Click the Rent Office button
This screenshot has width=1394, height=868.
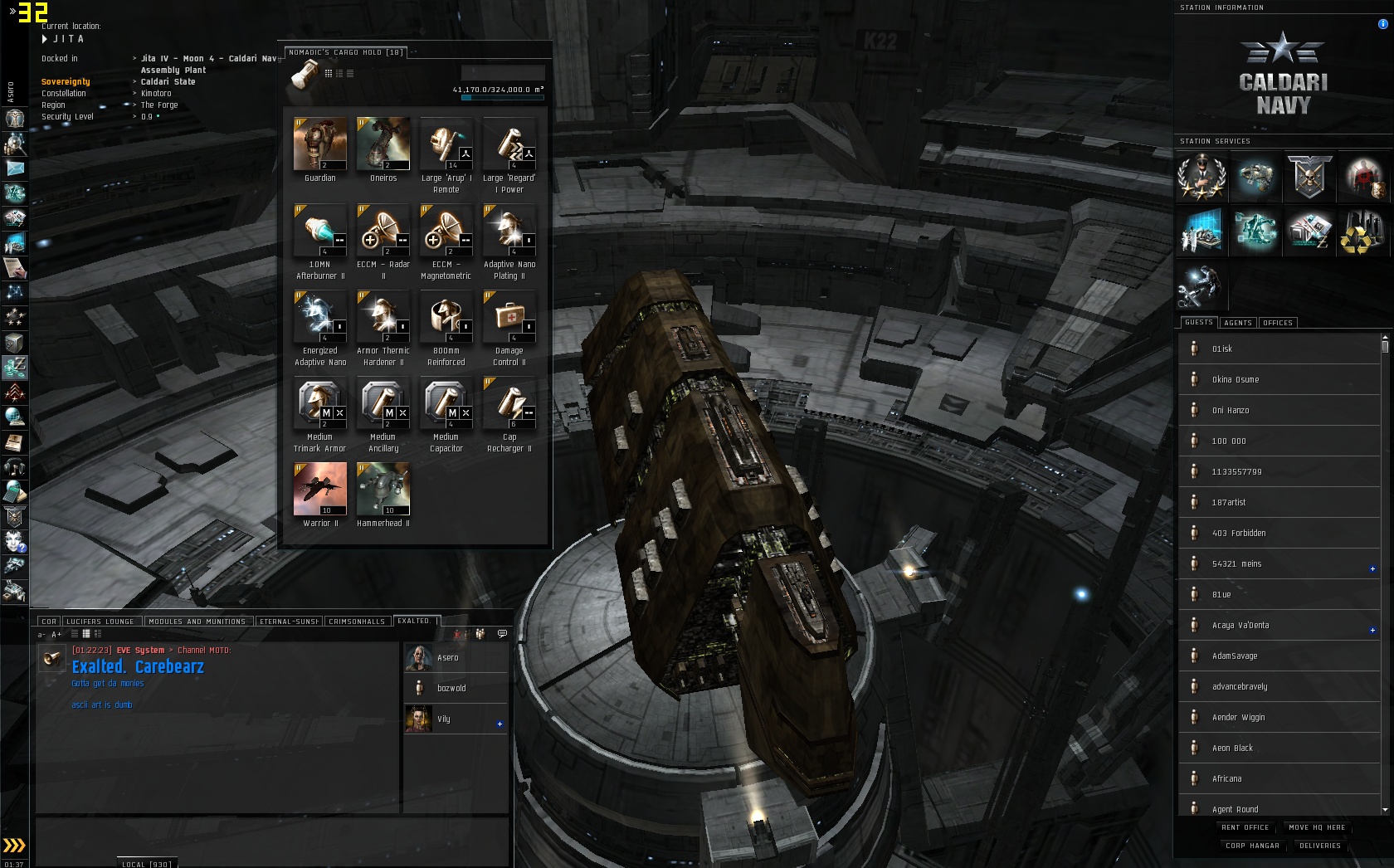point(1245,827)
